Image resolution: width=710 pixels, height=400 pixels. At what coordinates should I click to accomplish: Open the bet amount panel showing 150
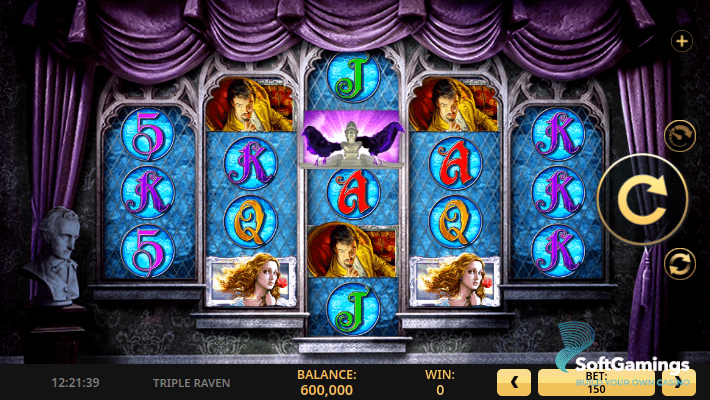598,382
